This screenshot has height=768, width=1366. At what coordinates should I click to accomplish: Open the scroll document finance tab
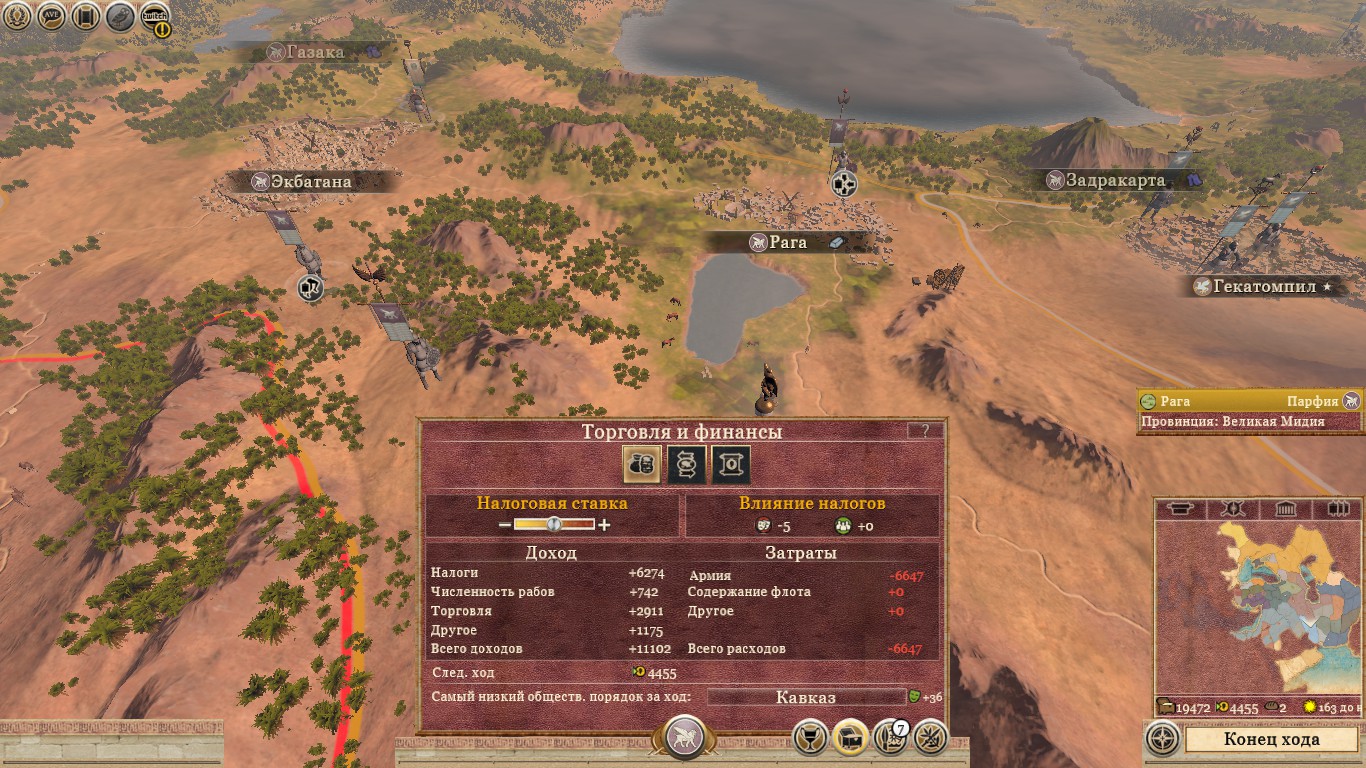click(x=731, y=465)
